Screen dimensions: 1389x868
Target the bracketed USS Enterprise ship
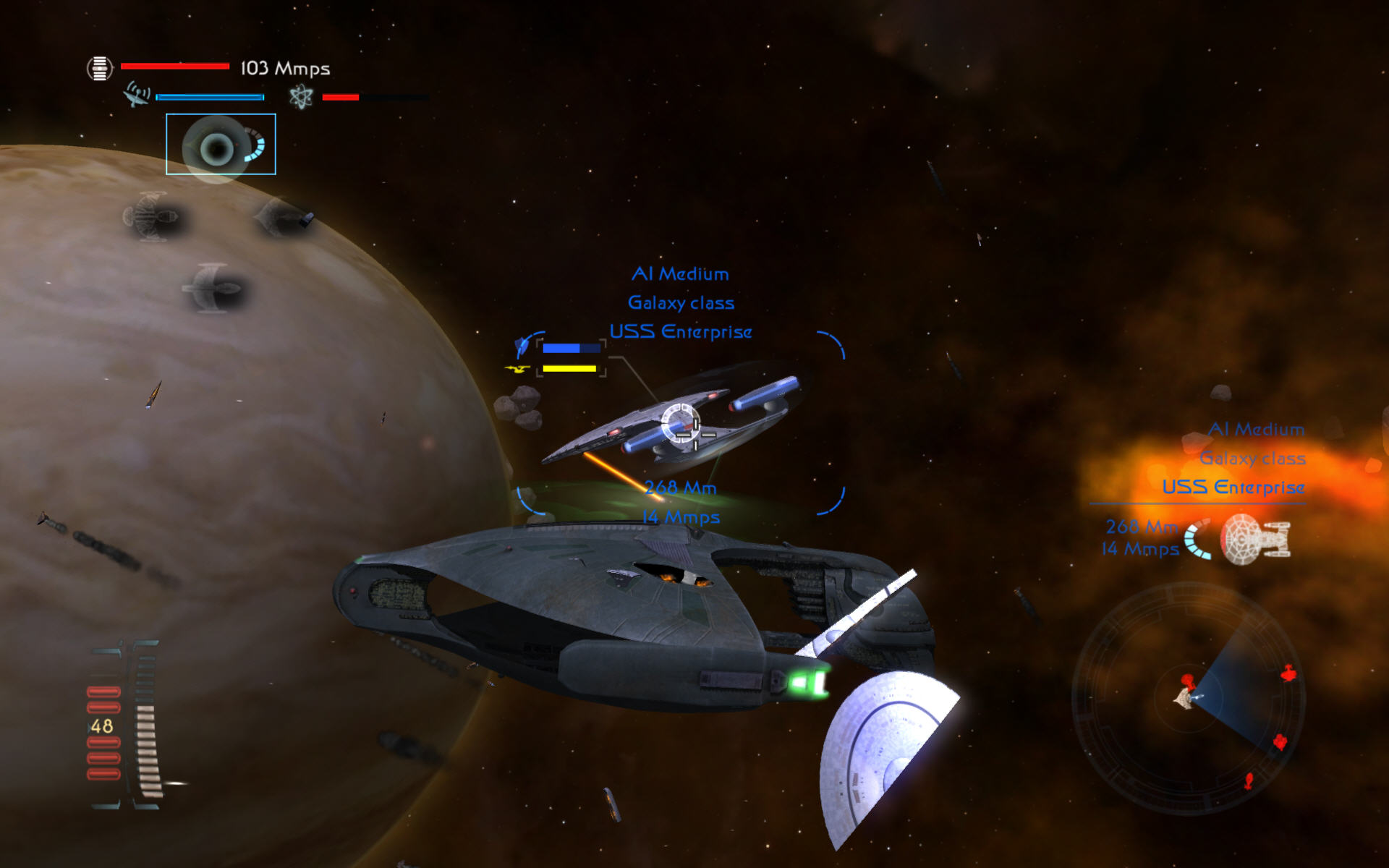[680, 423]
